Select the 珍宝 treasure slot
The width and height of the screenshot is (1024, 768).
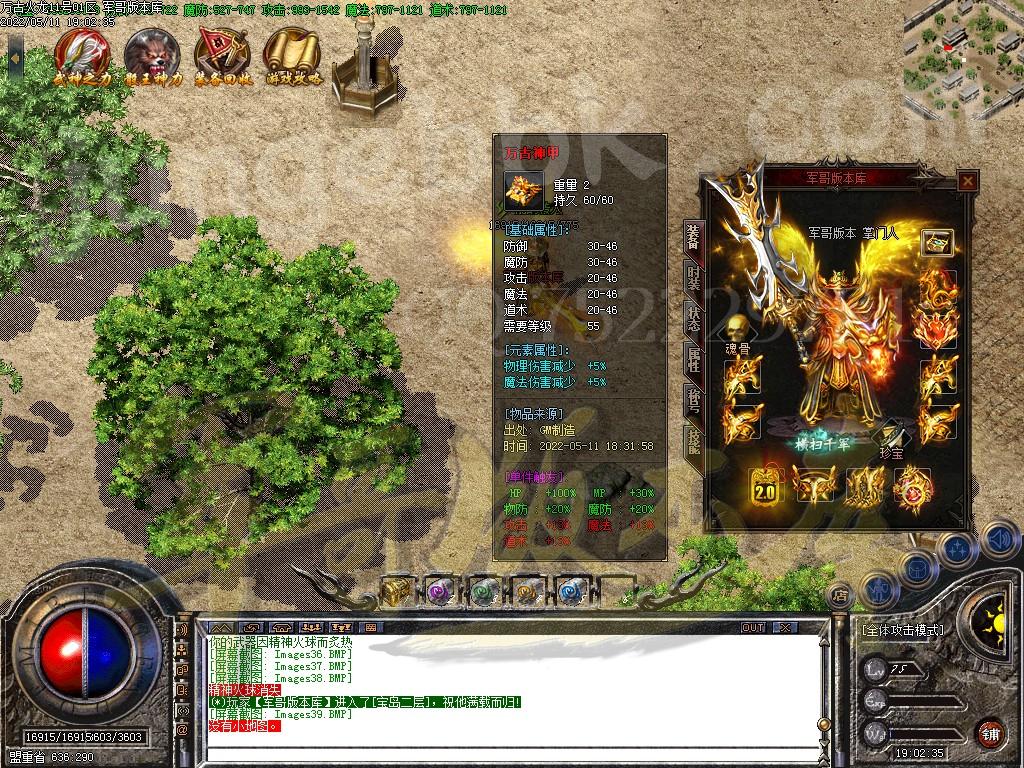pos(891,433)
